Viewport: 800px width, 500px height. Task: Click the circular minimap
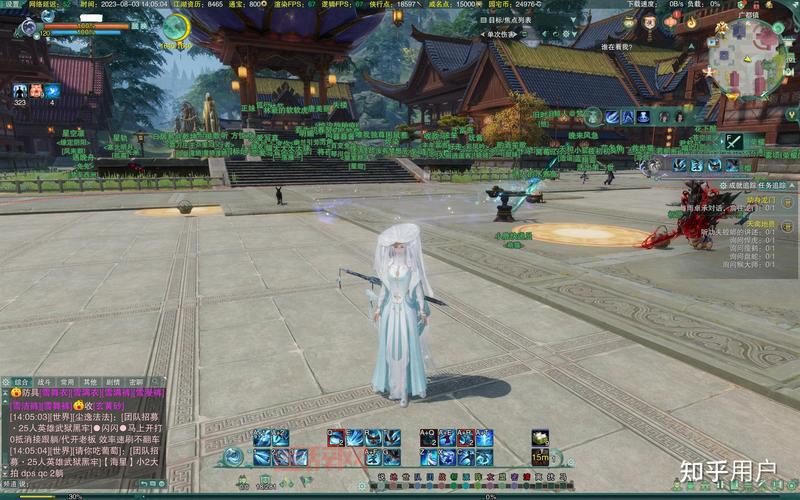[747, 56]
